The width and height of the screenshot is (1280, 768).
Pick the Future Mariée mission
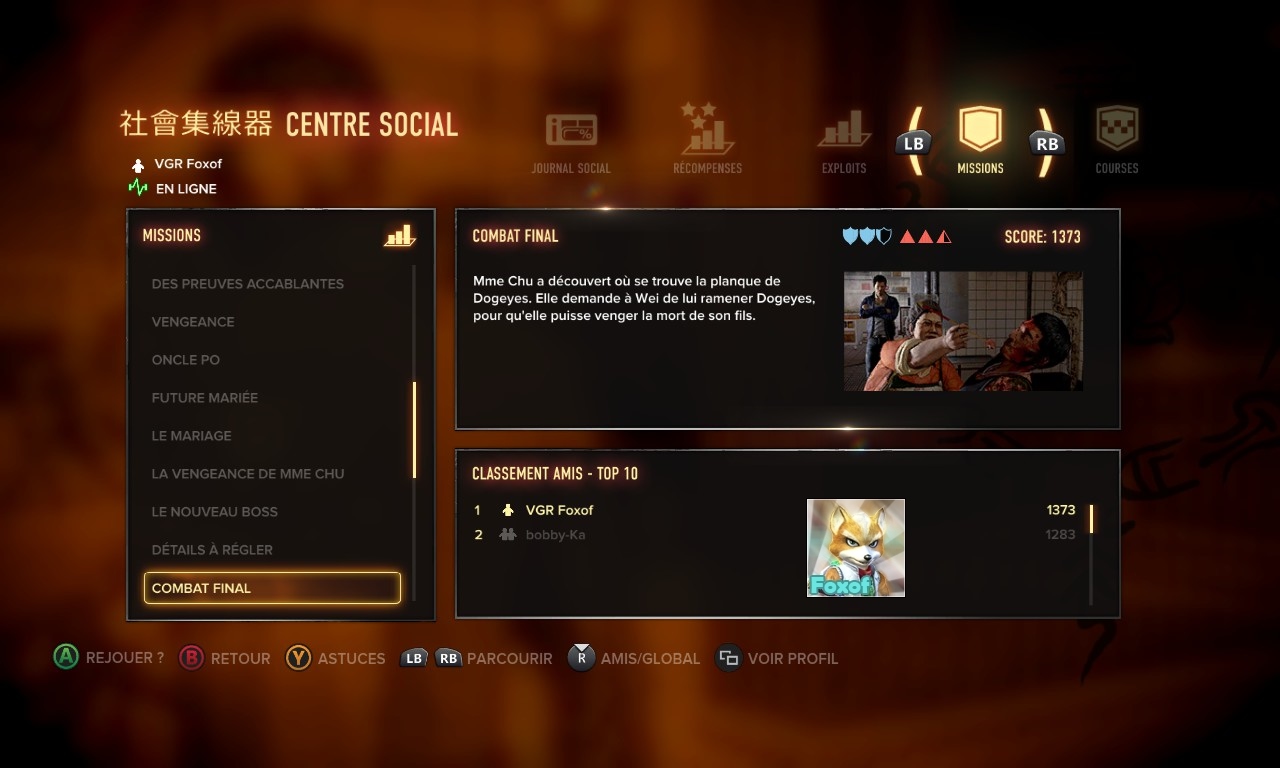[205, 398]
